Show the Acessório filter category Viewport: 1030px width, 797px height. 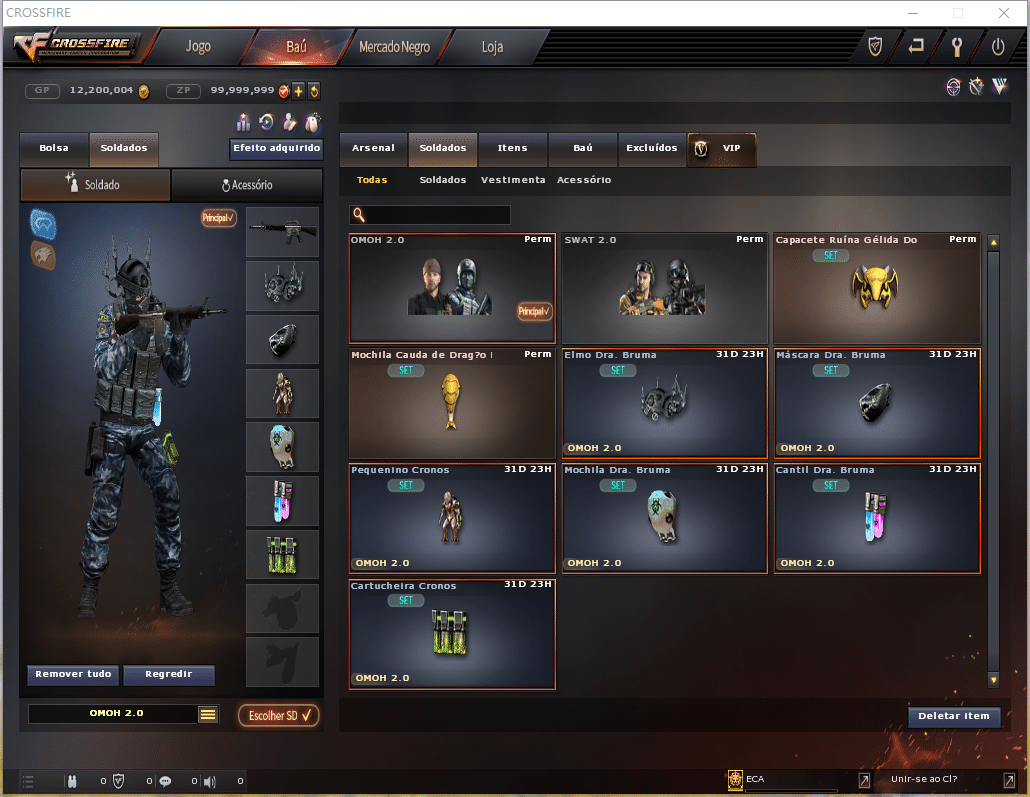584,180
